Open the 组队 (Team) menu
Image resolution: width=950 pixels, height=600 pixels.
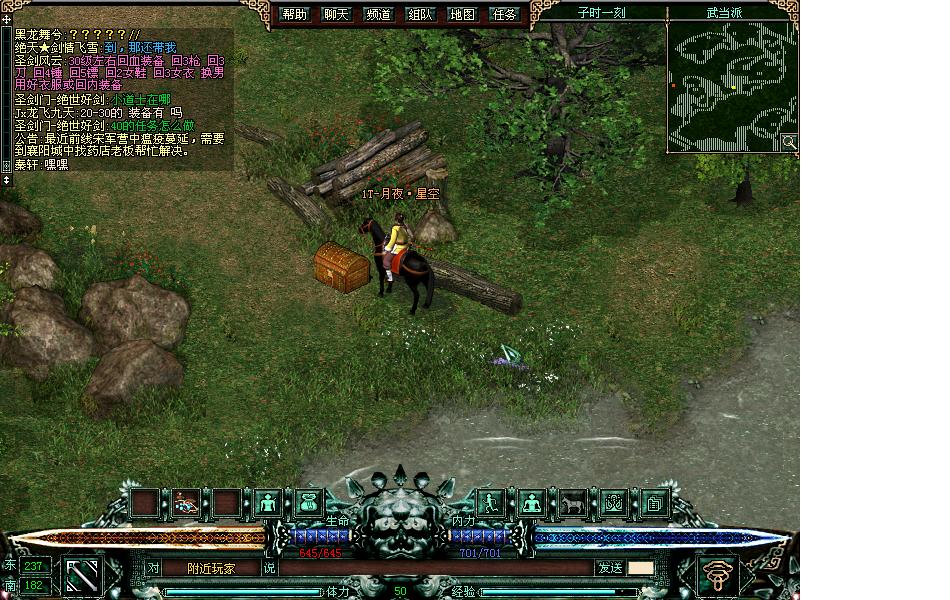pyautogui.click(x=420, y=14)
